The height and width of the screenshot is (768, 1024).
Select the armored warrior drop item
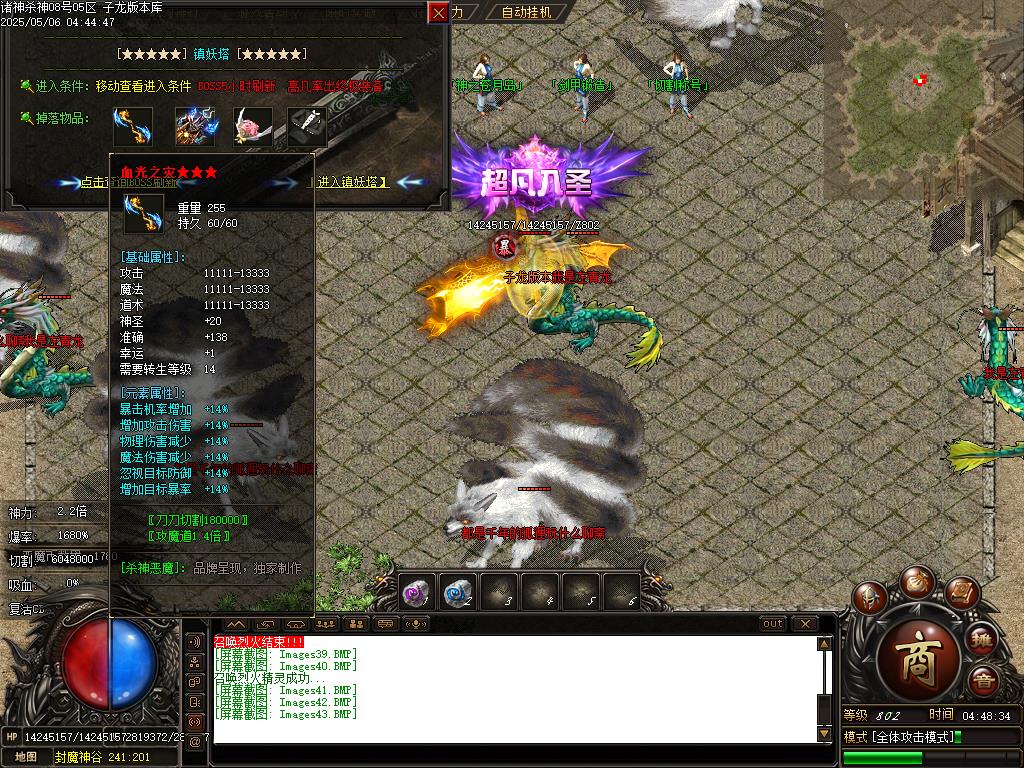click(x=195, y=125)
